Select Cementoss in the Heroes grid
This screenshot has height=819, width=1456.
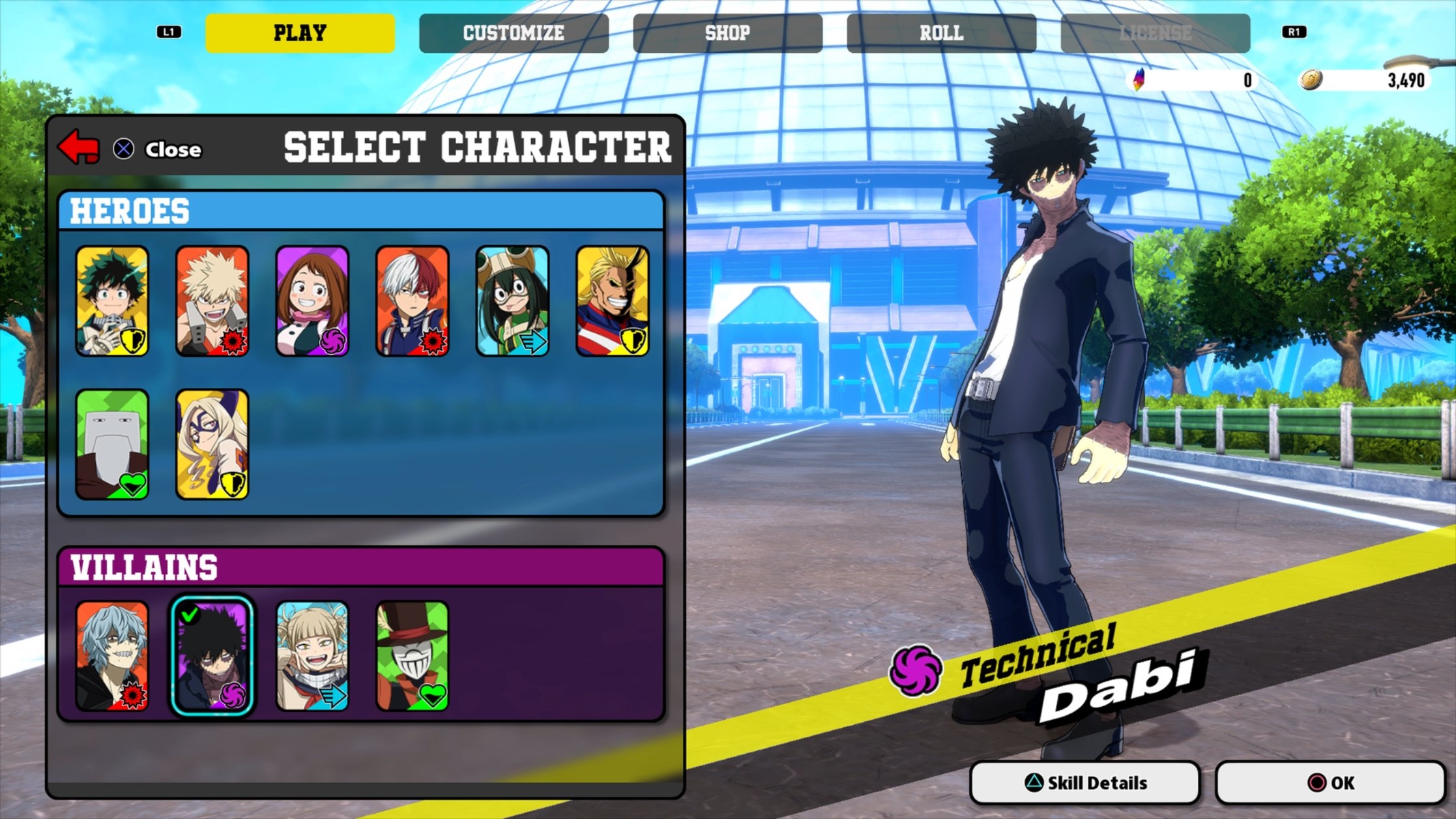tap(112, 443)
